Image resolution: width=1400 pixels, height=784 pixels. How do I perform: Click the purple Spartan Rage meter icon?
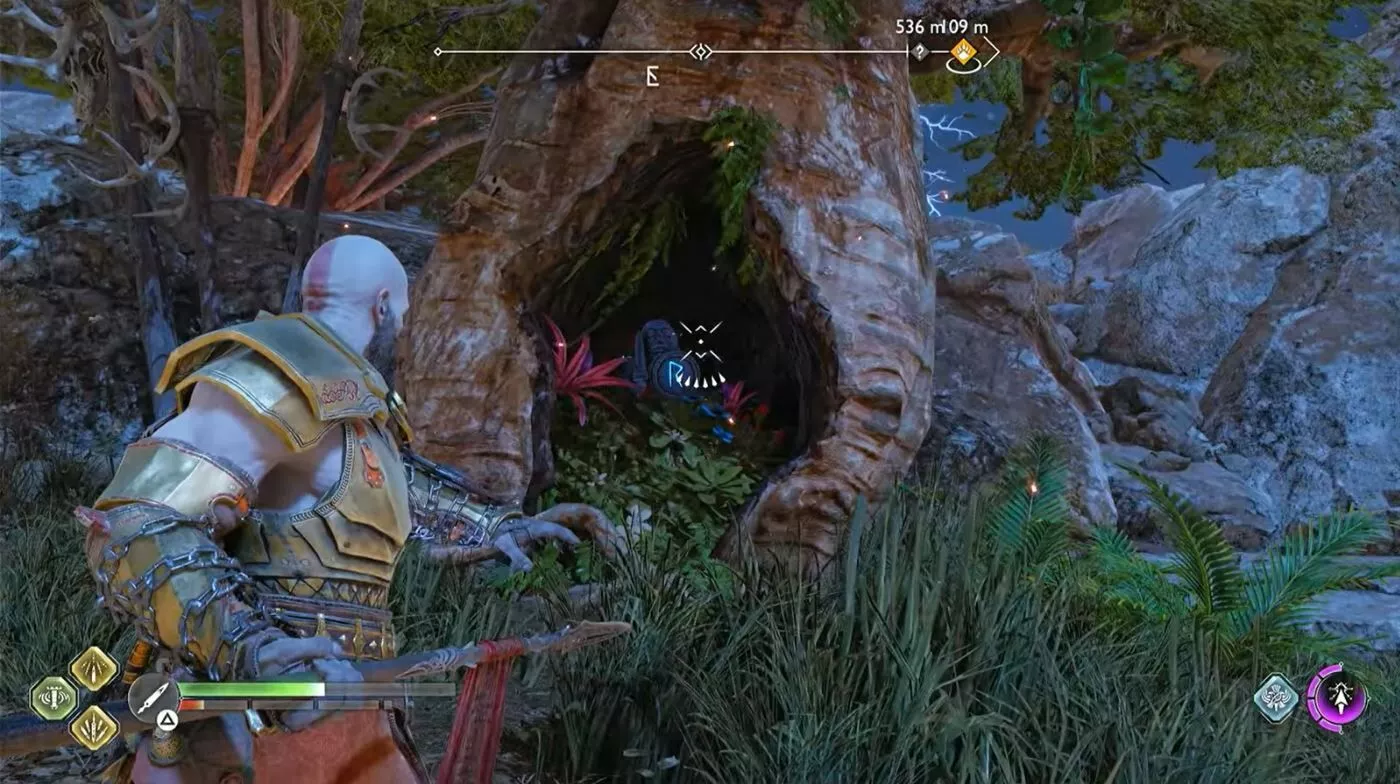[x=1340, y=696]
